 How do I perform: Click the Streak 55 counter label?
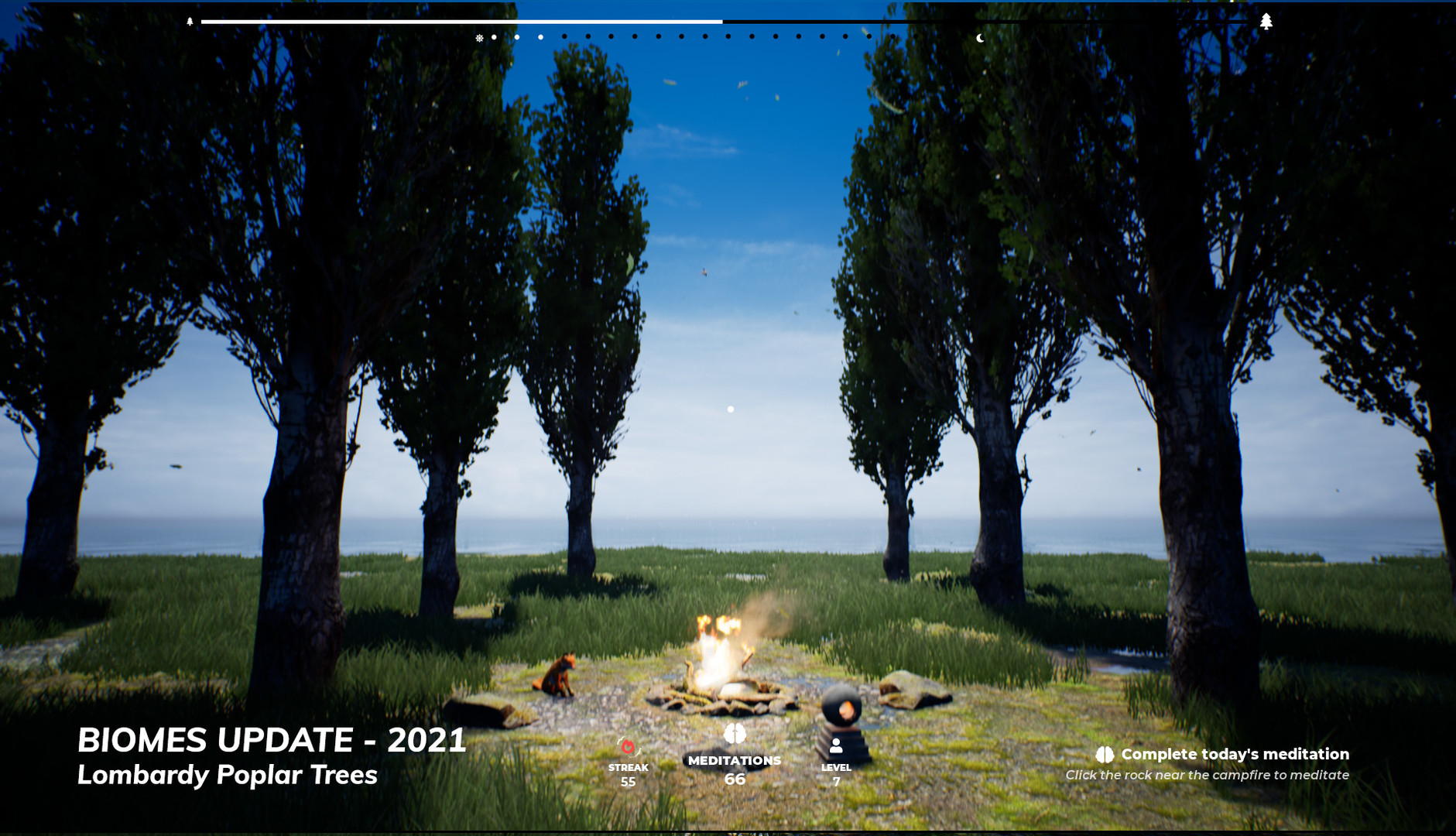click(x=627, y=774)
